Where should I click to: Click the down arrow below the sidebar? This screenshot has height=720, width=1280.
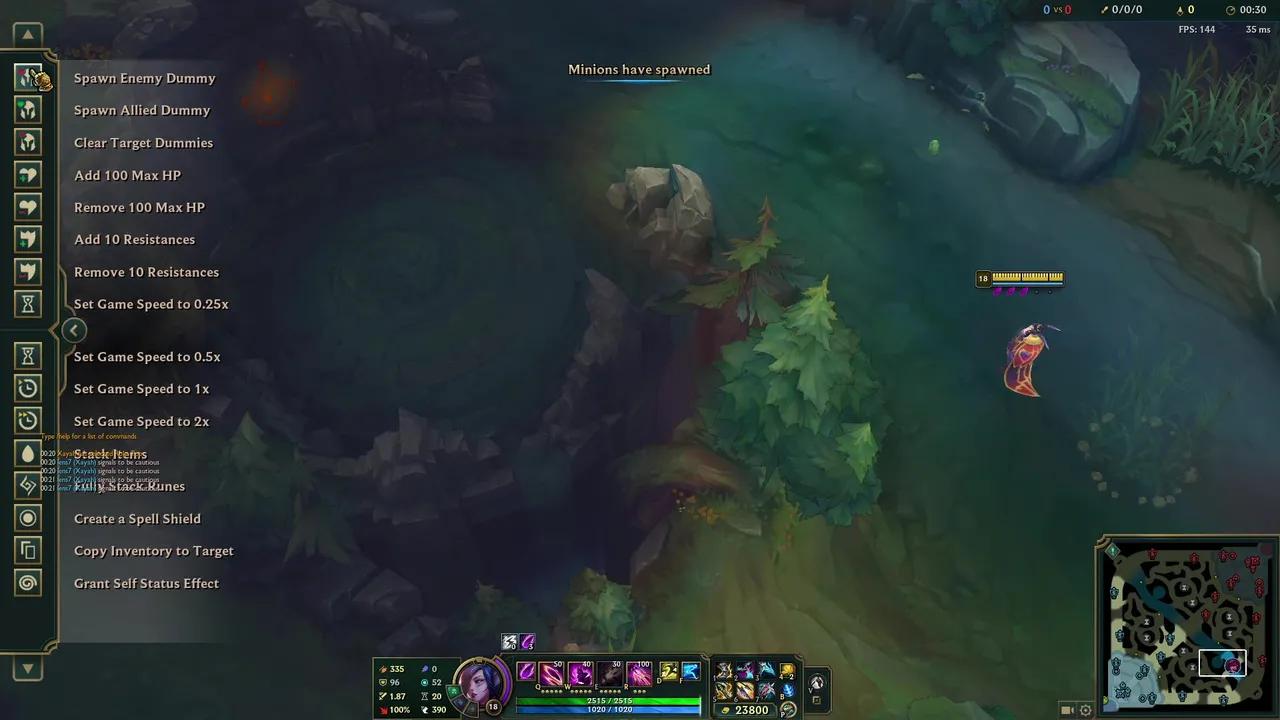[x=27, y=670]
